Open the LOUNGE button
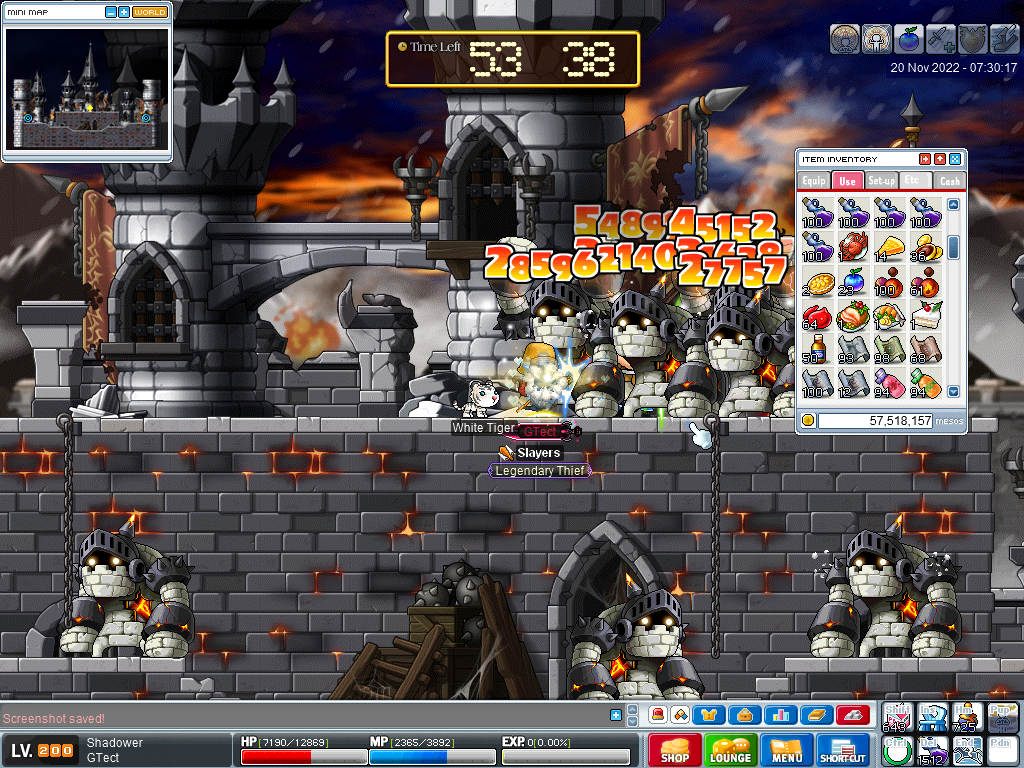The width and height of the screenshot is (1024, 768). tap(730, 750)
